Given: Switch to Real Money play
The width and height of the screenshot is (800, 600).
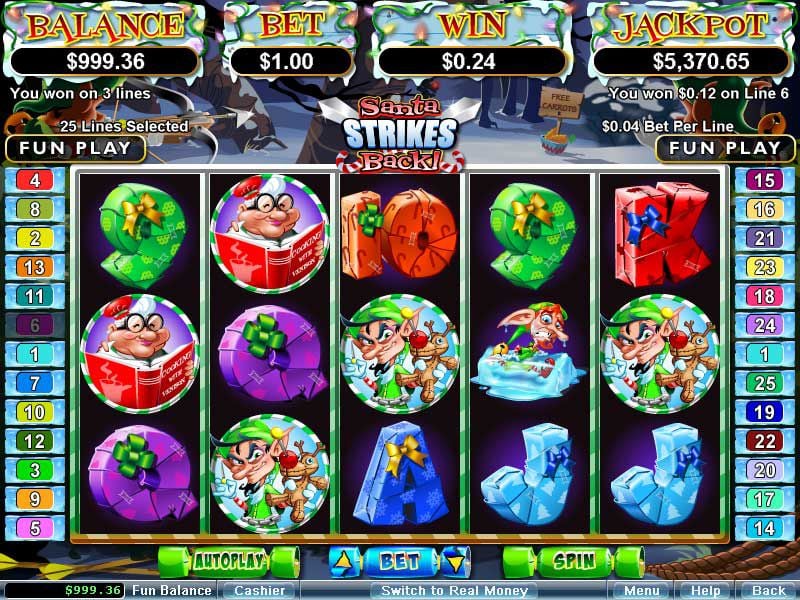Looking at the screenshot, I should (x=453, y=590).
